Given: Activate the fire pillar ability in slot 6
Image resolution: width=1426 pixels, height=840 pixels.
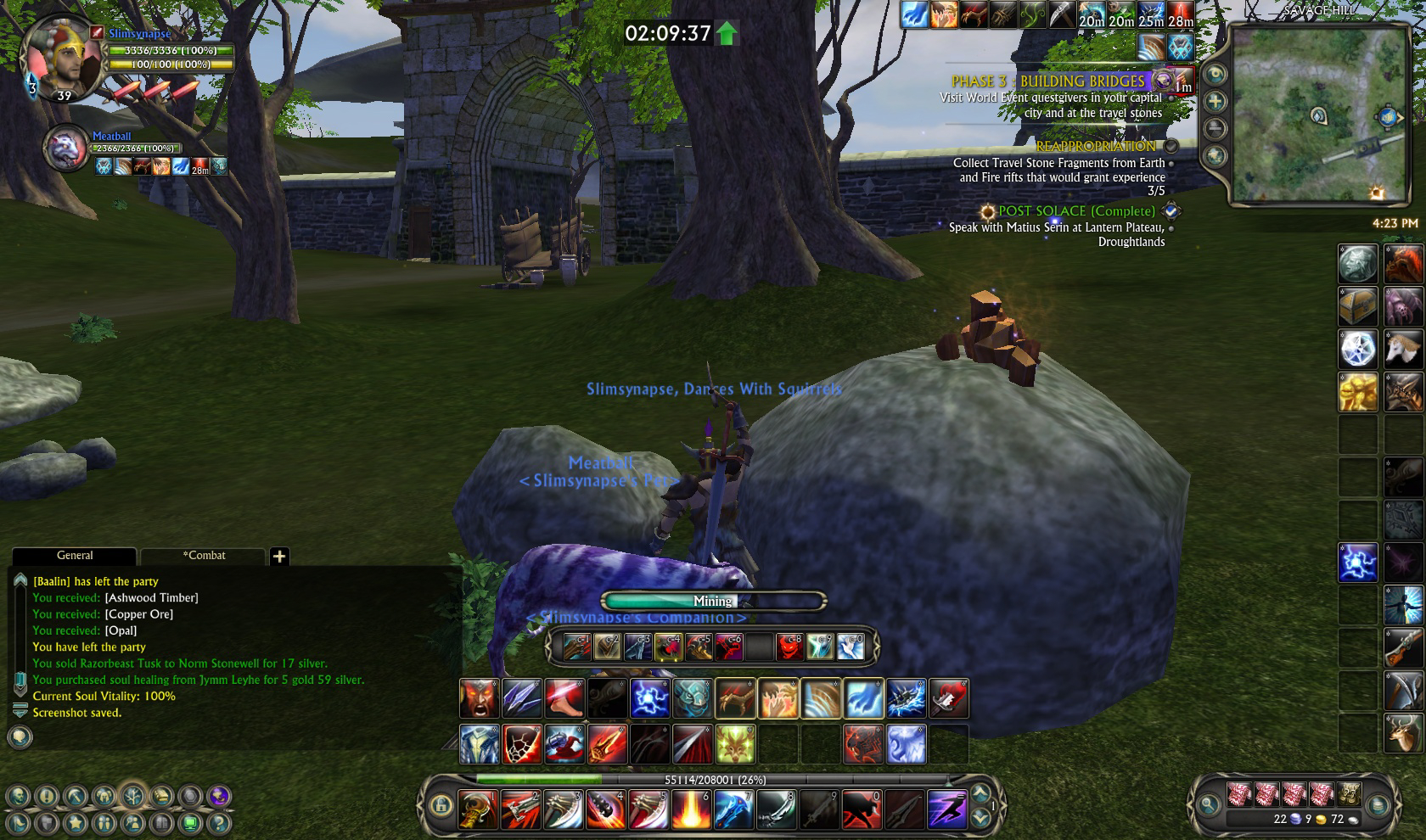Looking at the screenshot, I should tap(691, 809).
